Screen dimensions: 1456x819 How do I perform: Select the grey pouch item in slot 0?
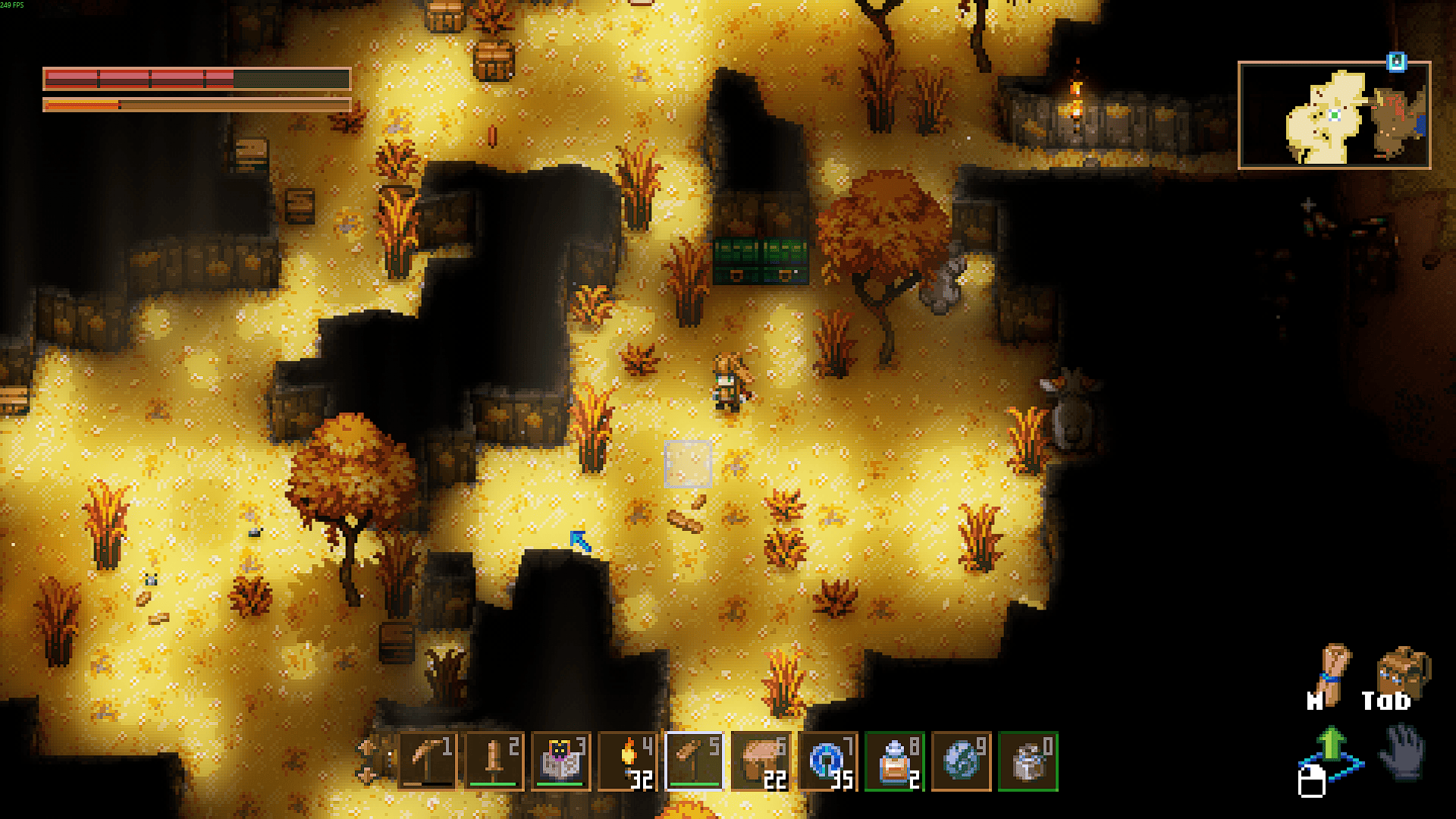click(x=1028, y=761)
